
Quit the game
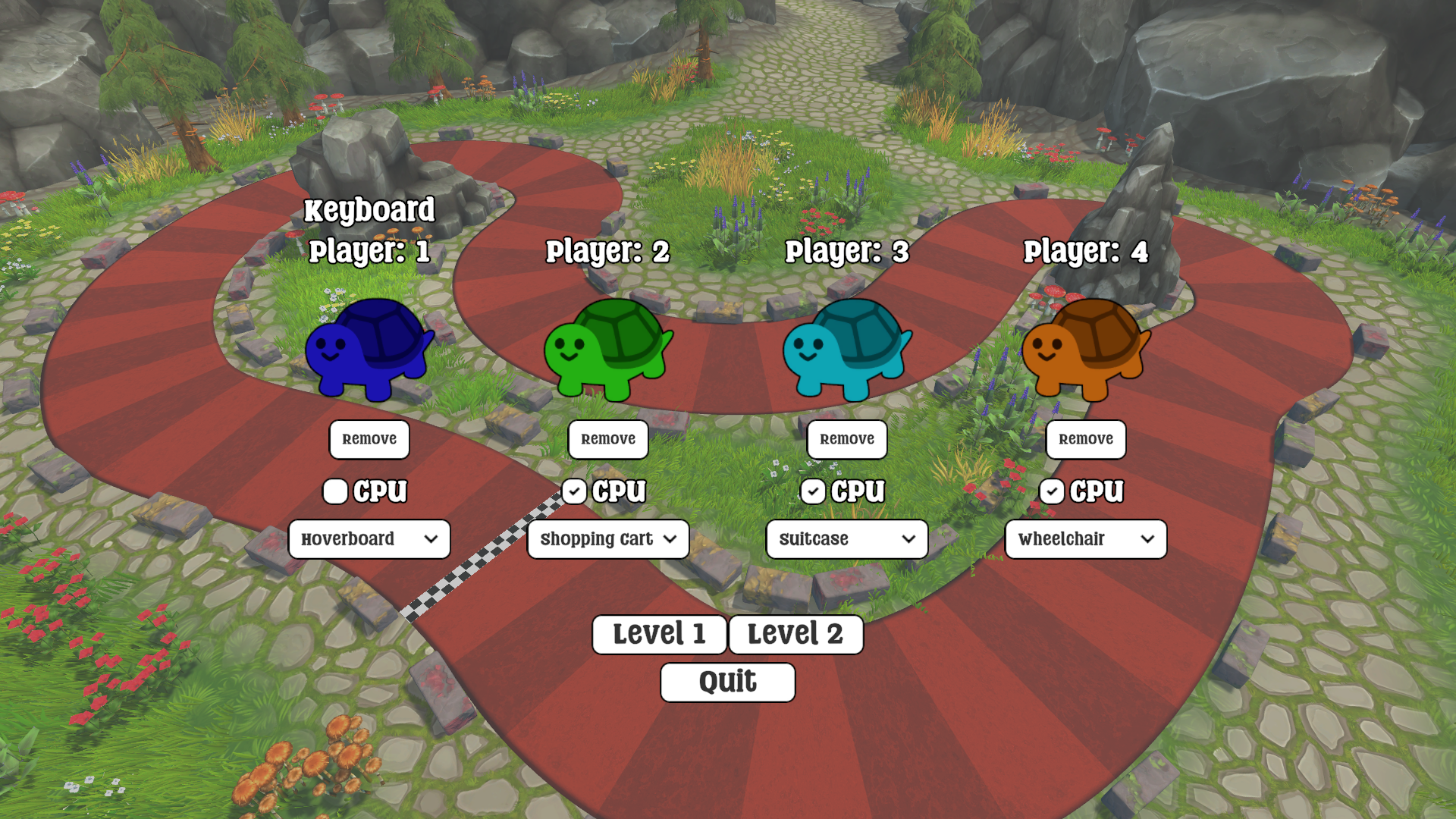(x=727, y=682)
